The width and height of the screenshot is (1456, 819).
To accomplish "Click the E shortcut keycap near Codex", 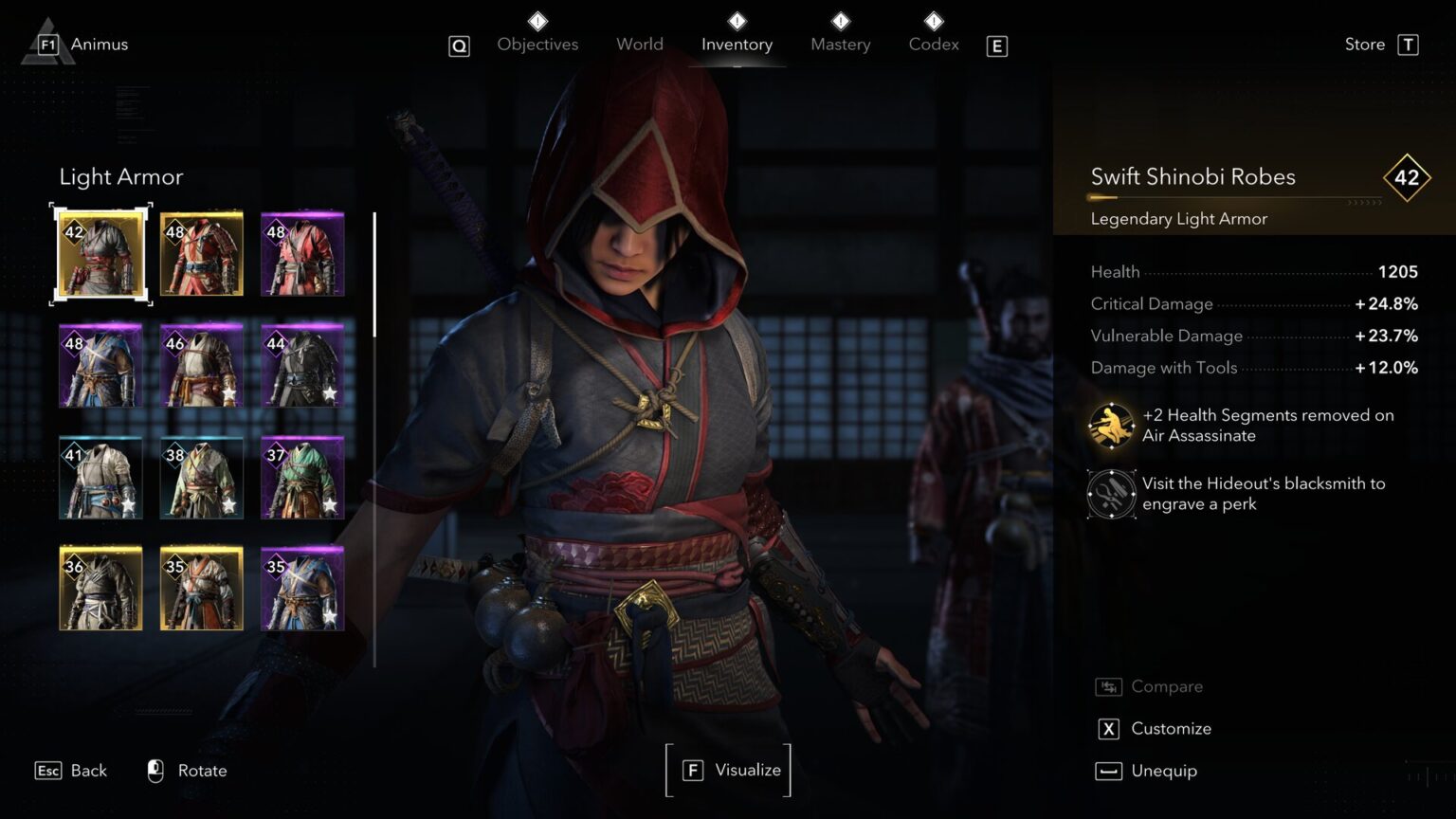I will point(995,45).
